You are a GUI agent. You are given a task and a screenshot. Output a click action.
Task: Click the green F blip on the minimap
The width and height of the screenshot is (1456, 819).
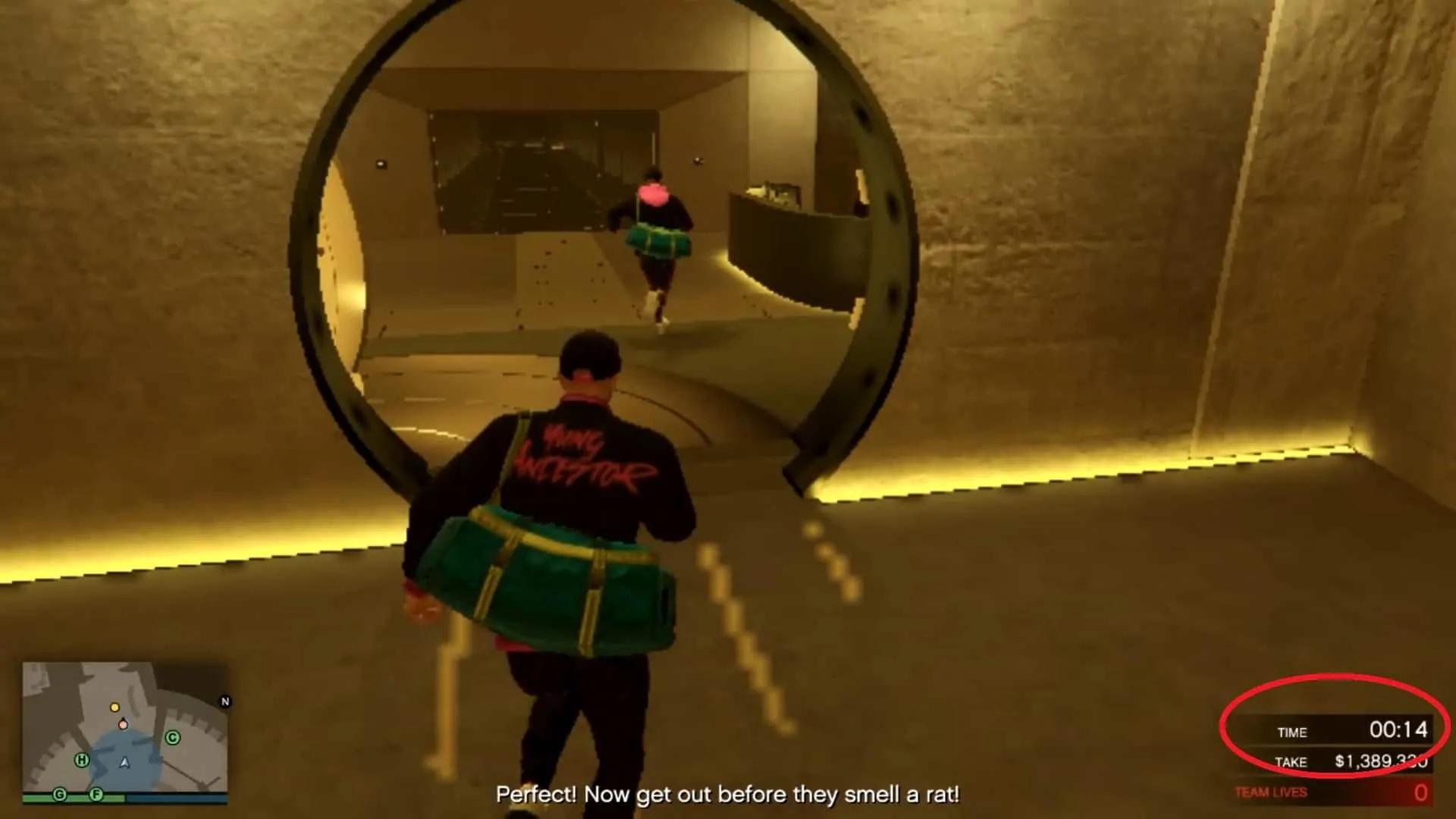[96, 794]
